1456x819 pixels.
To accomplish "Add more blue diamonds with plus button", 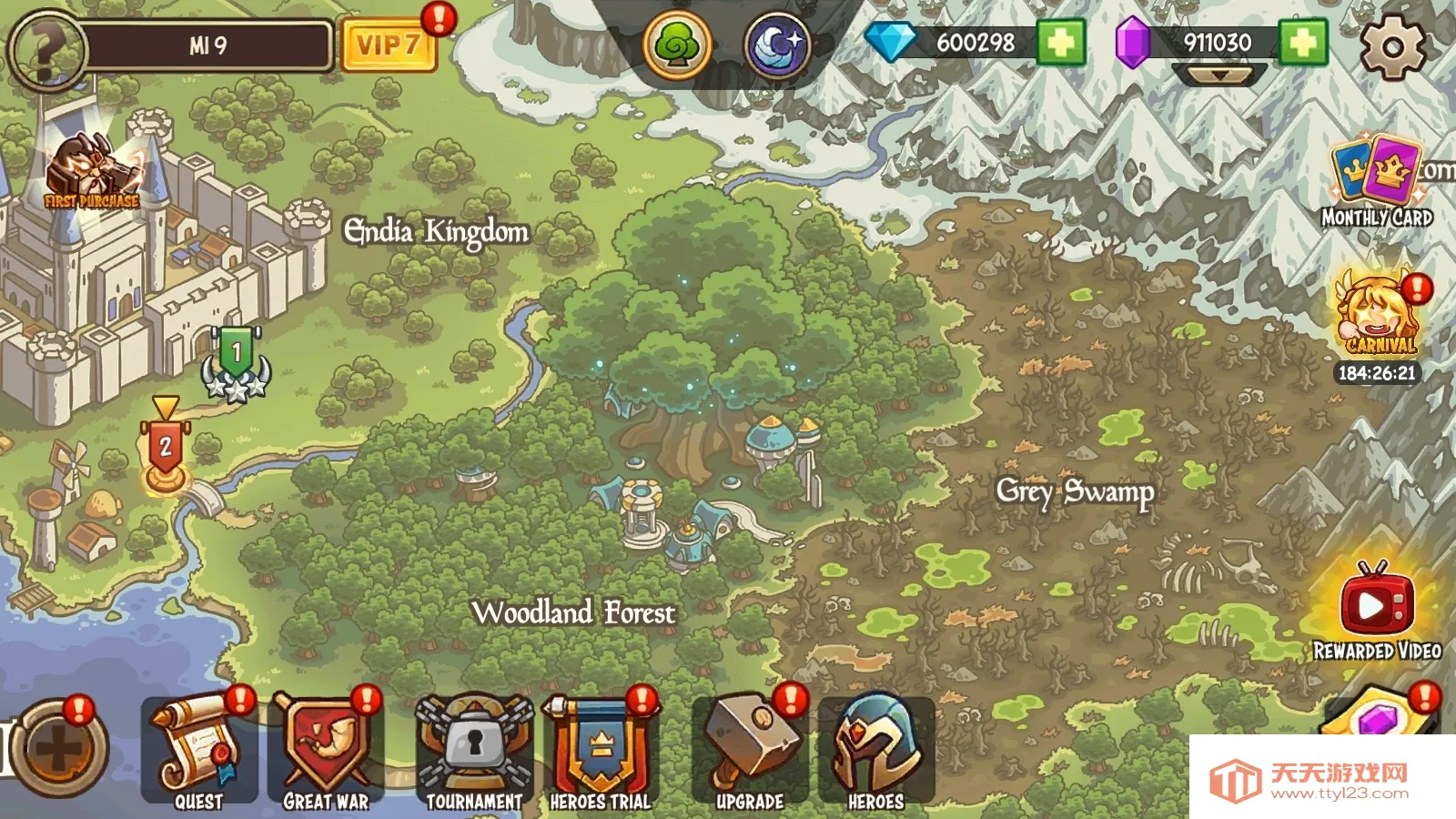I will [1060, 43].
